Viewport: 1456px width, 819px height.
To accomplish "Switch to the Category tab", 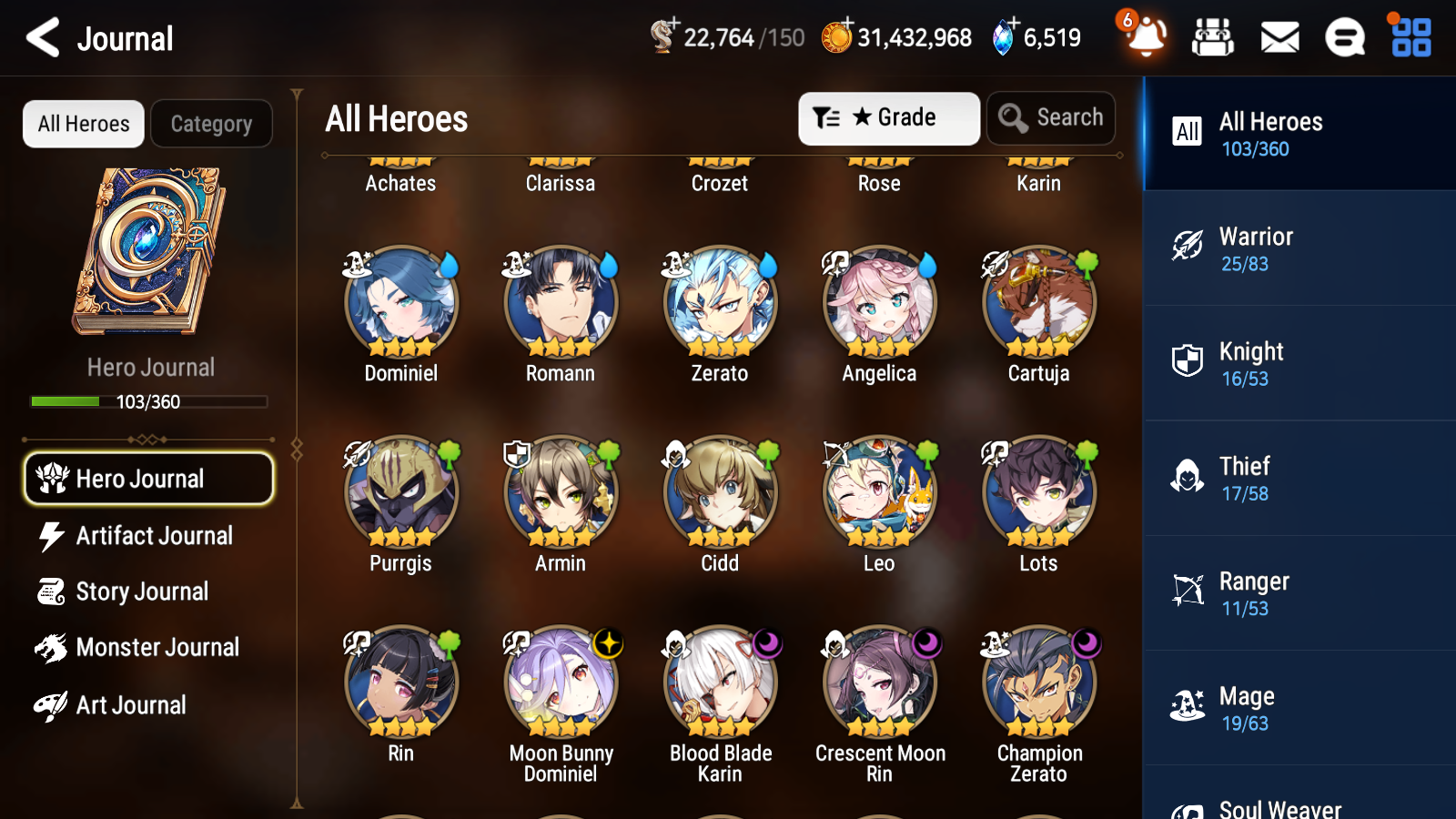I will pyautogui.click(x=211, y=124).
